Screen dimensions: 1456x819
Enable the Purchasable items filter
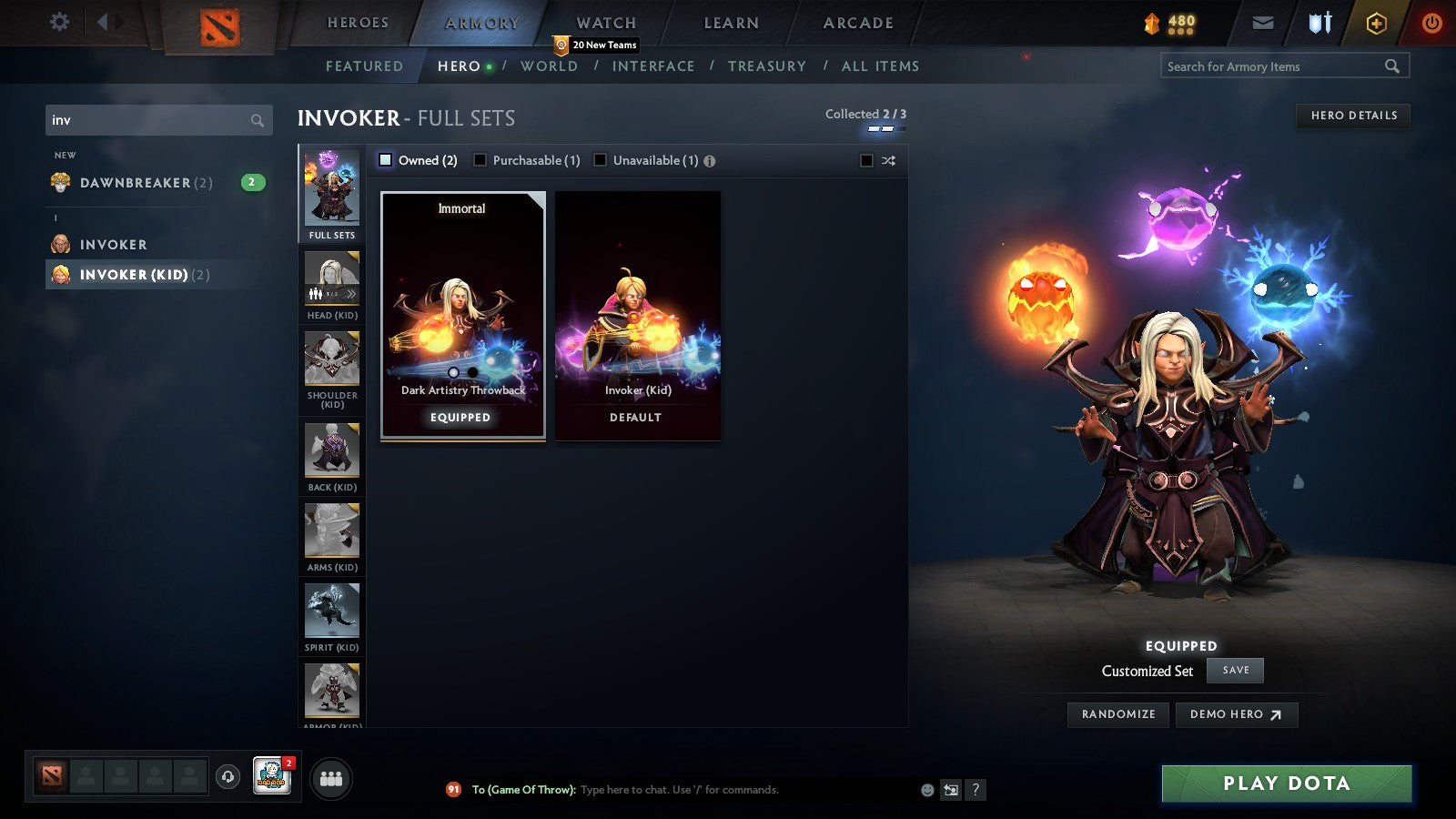pyautogui.click(x=480, y=159)
